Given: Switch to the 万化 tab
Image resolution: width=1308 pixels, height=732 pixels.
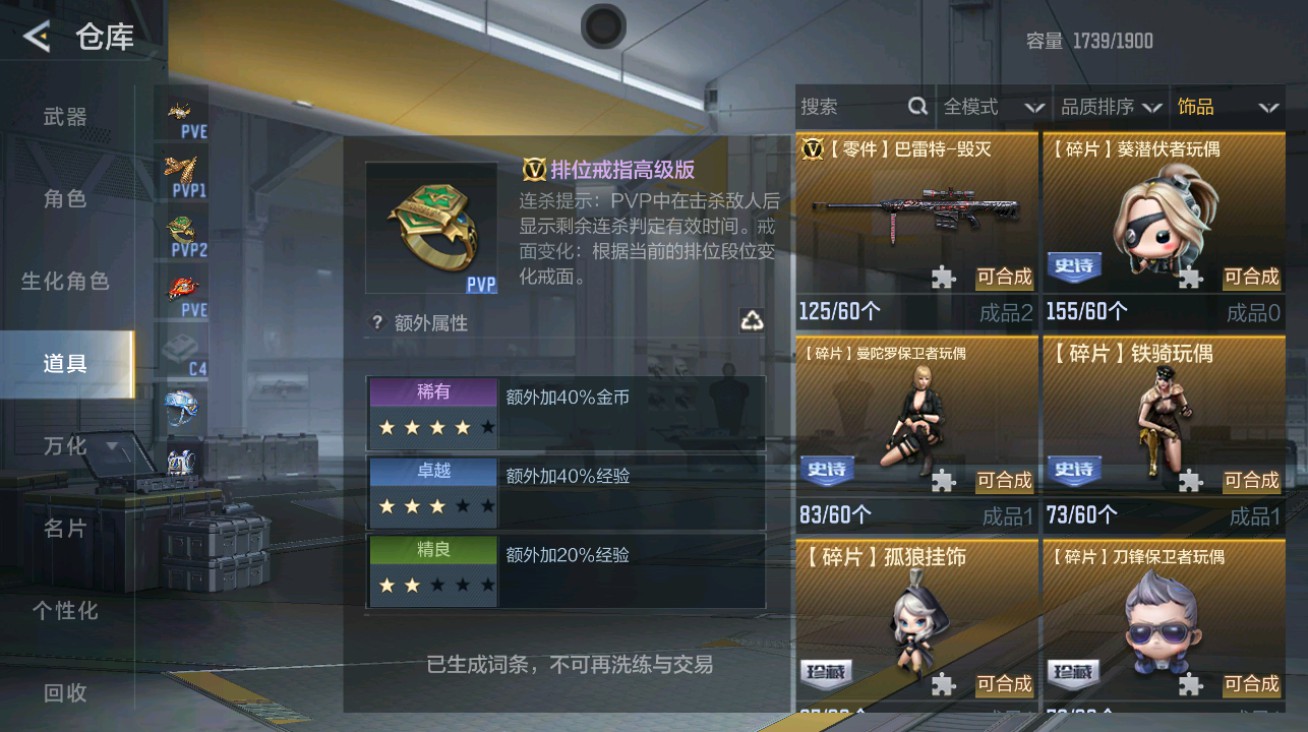Looking at the screenshot, I should 65,446.
